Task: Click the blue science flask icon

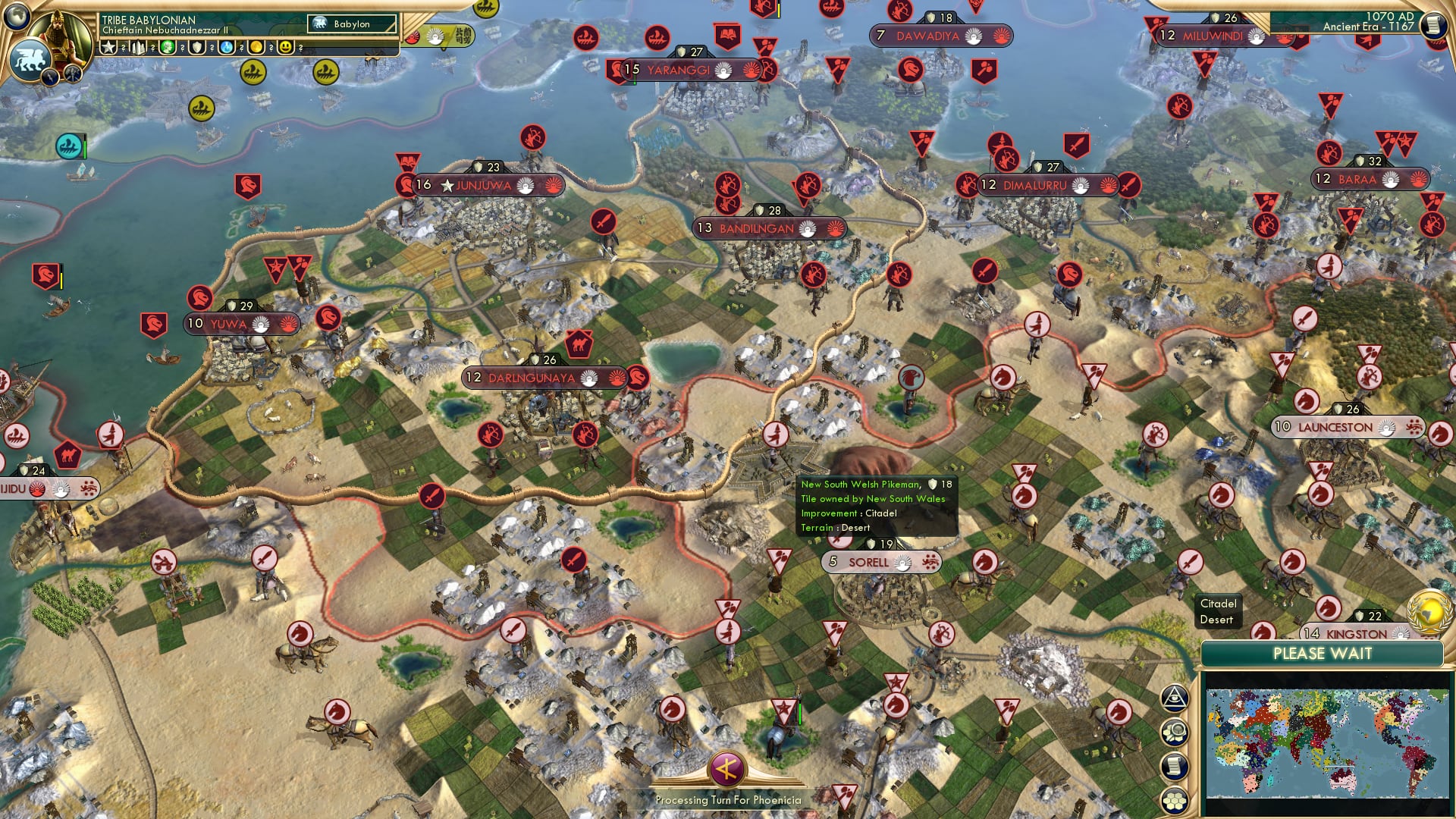Action: (226, 48)
